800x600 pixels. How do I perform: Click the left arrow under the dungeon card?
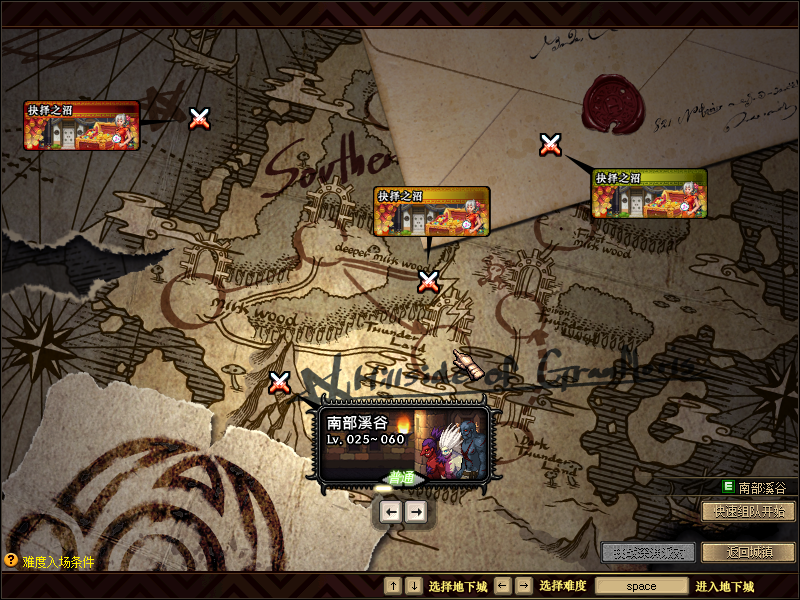(x=391, y=512)
